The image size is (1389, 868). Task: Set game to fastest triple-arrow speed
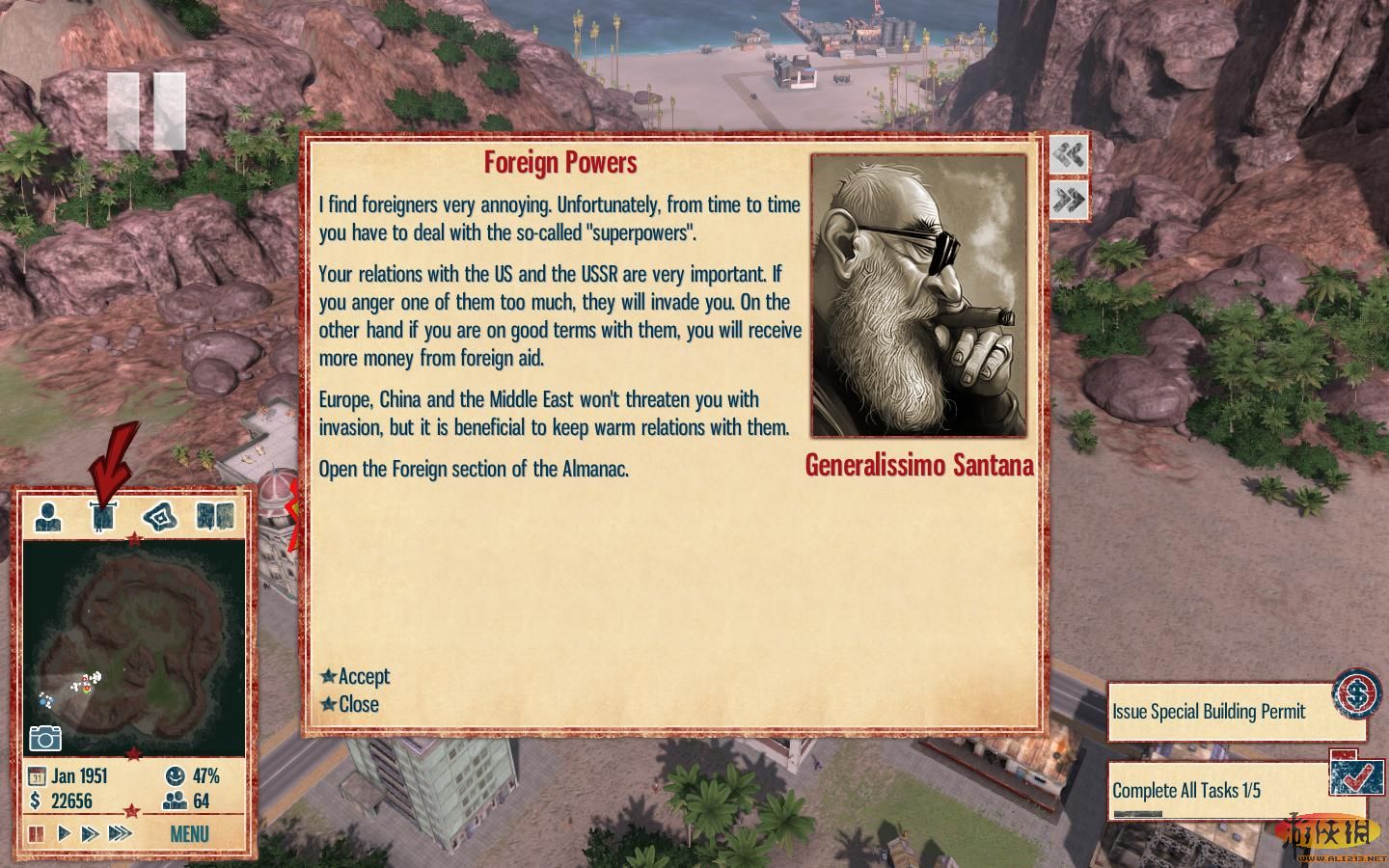pyautogui.click(x=120, y=833)
